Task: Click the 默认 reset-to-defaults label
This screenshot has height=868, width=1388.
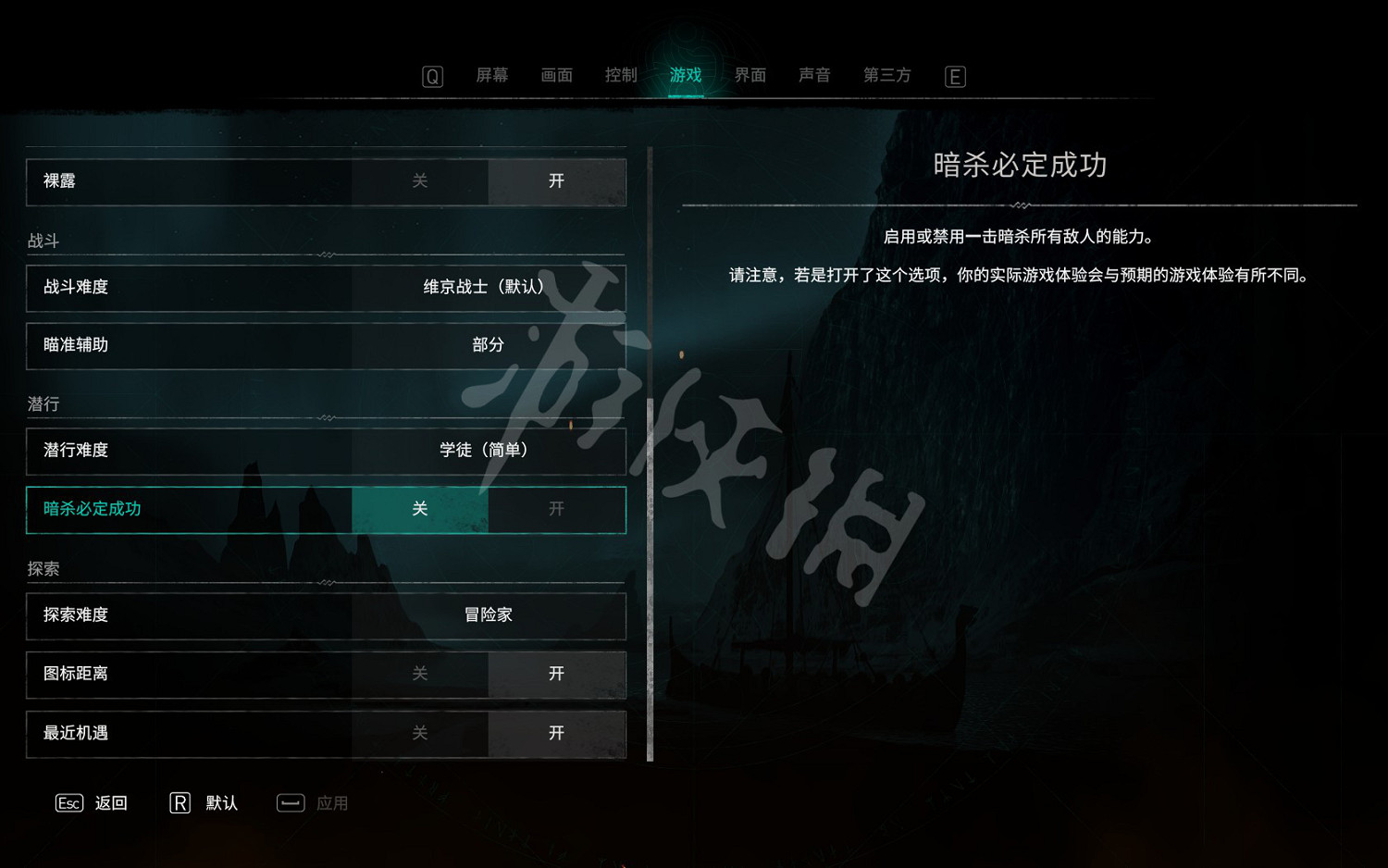Action: (x=222, y=803)
